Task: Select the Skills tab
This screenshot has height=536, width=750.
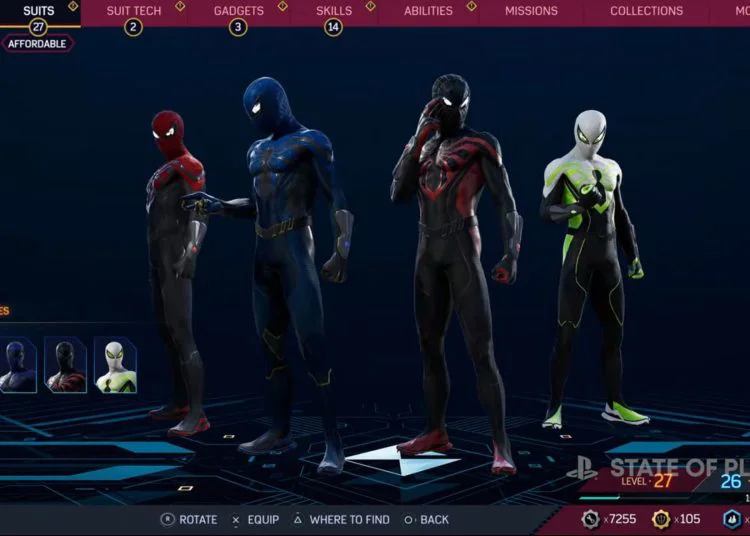Action: (x=333, y=11)
